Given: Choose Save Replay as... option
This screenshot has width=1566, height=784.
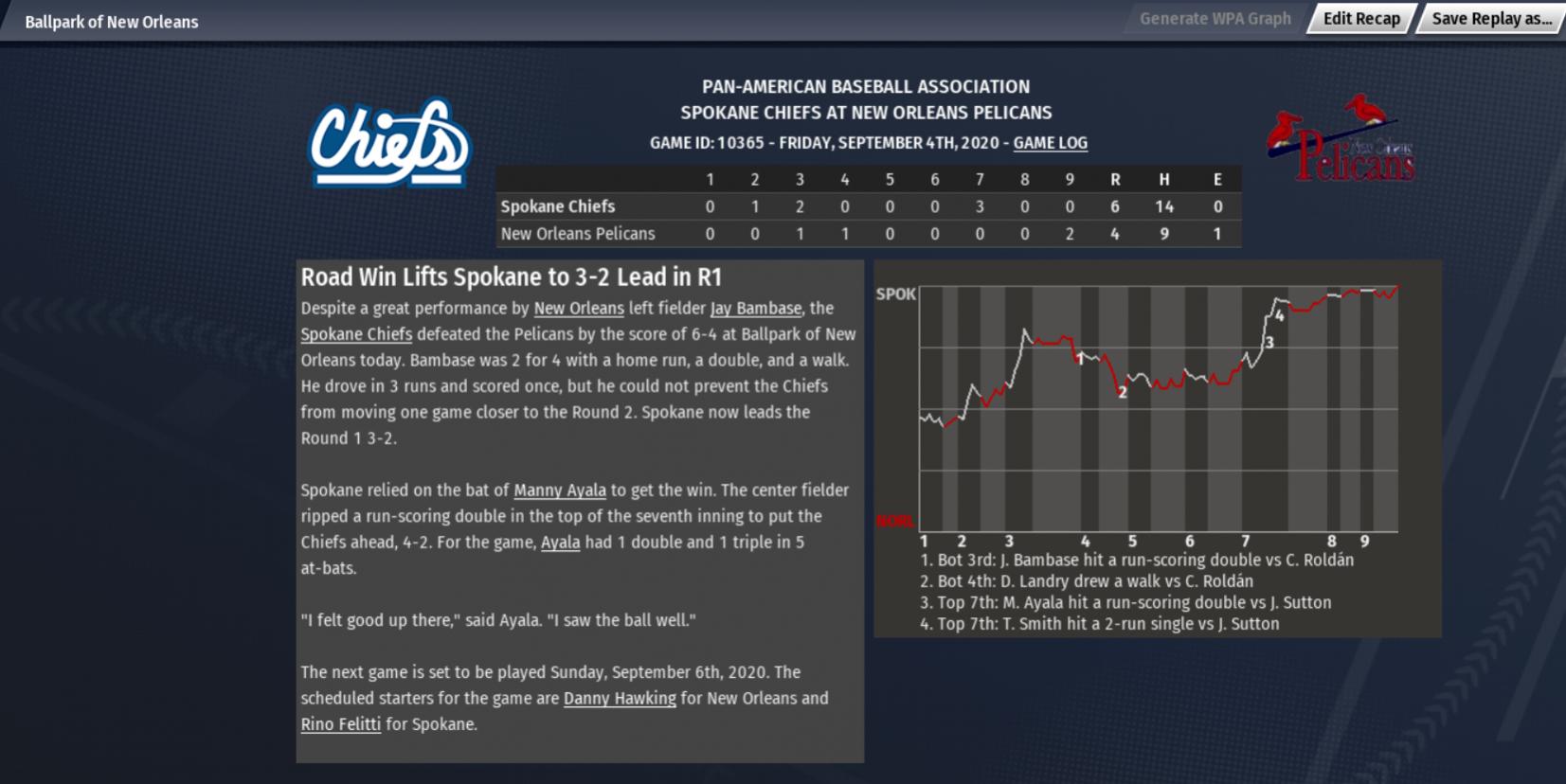Looking at the screenshot, I should [x=1491, y=19].
